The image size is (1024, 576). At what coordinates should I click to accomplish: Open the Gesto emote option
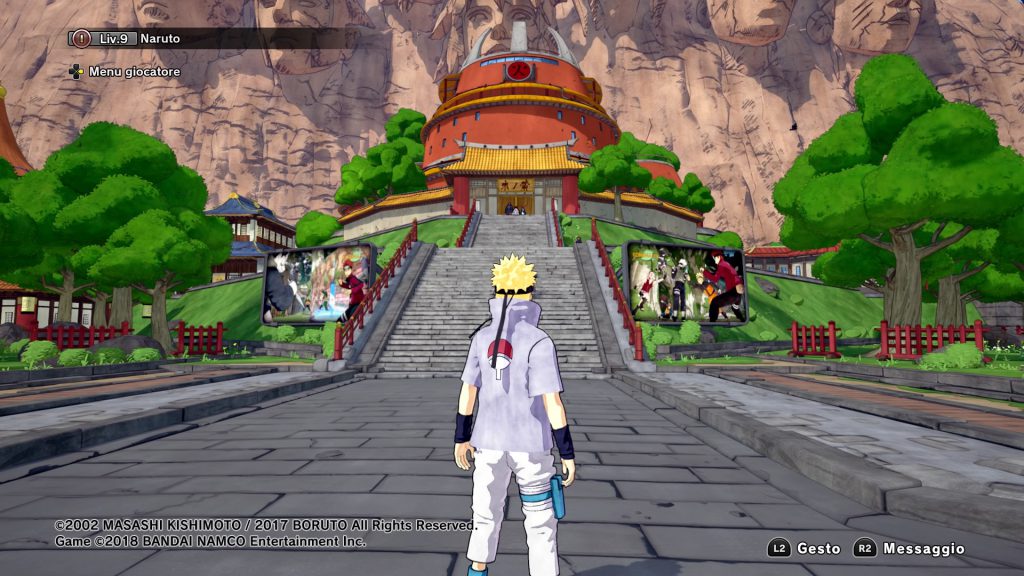805,548
